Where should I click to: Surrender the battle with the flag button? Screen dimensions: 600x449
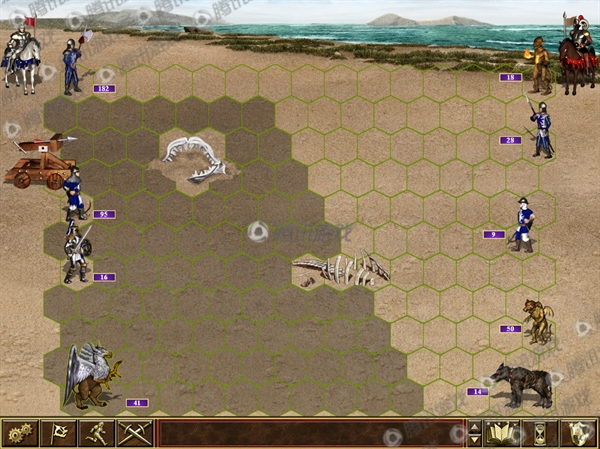pyautogui.click(x=58, y=433)
